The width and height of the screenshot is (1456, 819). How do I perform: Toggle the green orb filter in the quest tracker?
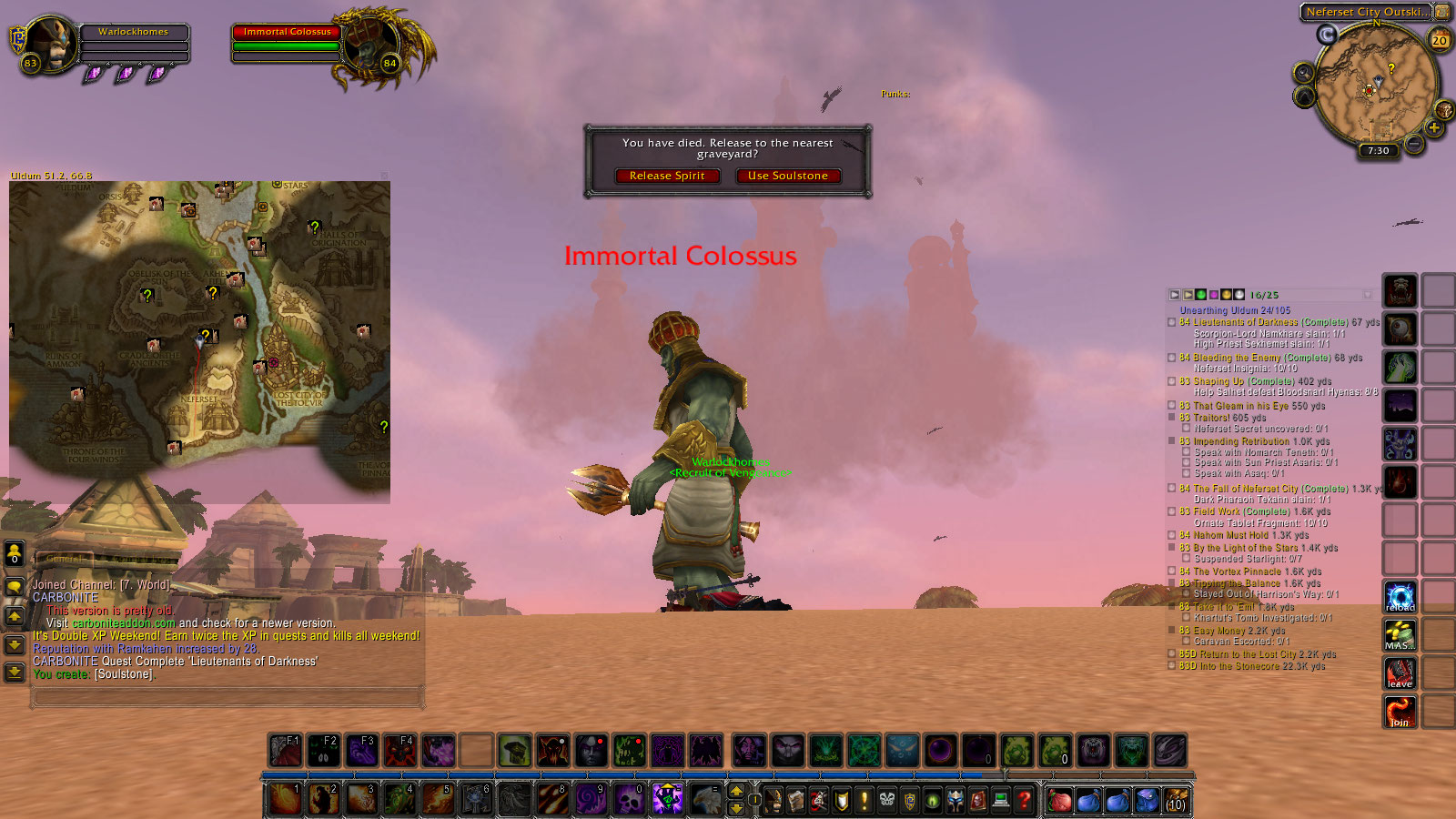tap(1201, 294)
